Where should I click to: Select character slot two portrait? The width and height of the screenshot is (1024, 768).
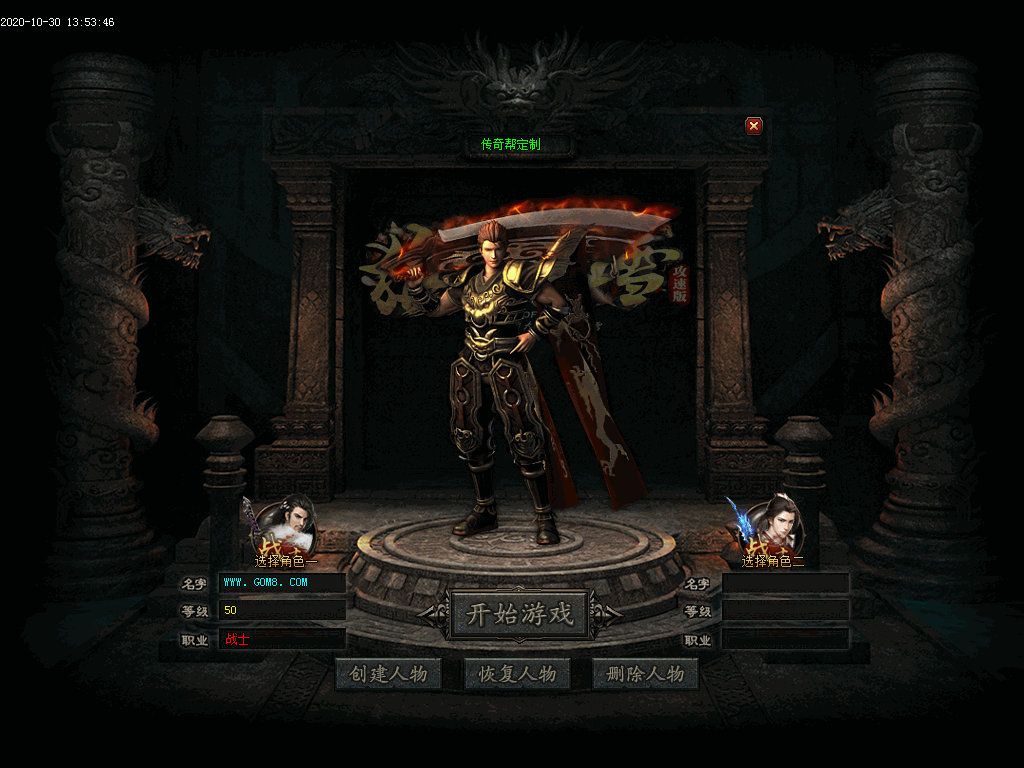click(x=773, y=526)
